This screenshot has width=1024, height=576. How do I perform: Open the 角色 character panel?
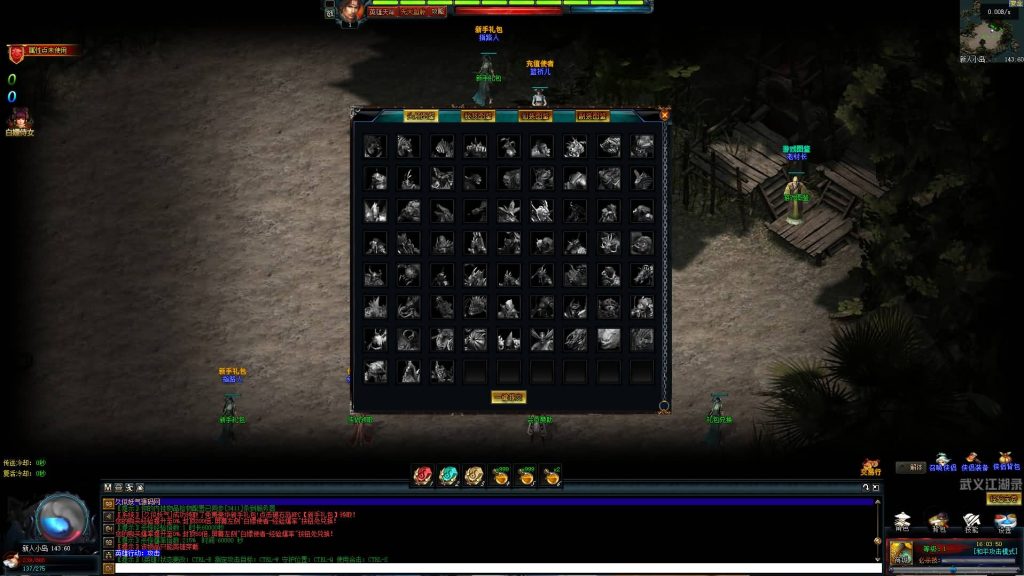pos(903,521)
